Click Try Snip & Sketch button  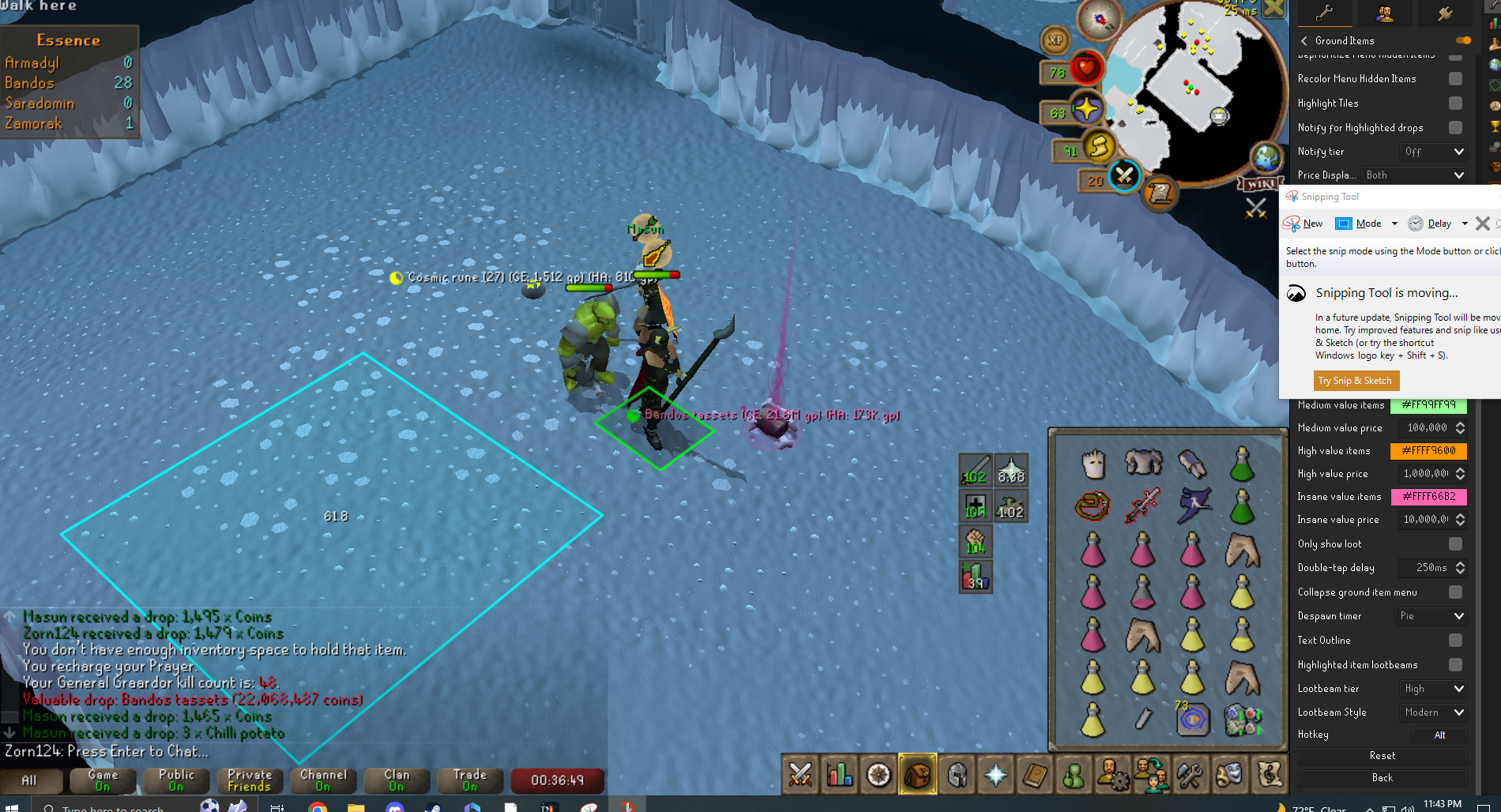[1355, 381]
